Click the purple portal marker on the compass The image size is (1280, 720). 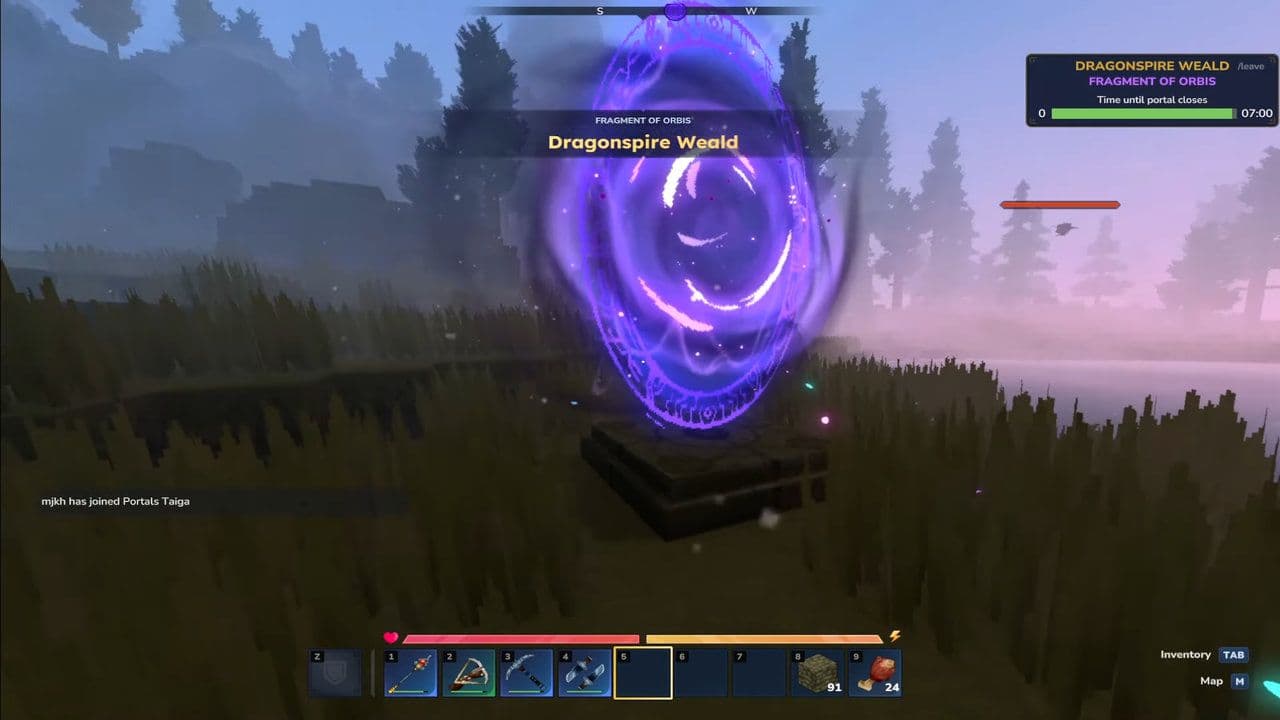(675, 10)
